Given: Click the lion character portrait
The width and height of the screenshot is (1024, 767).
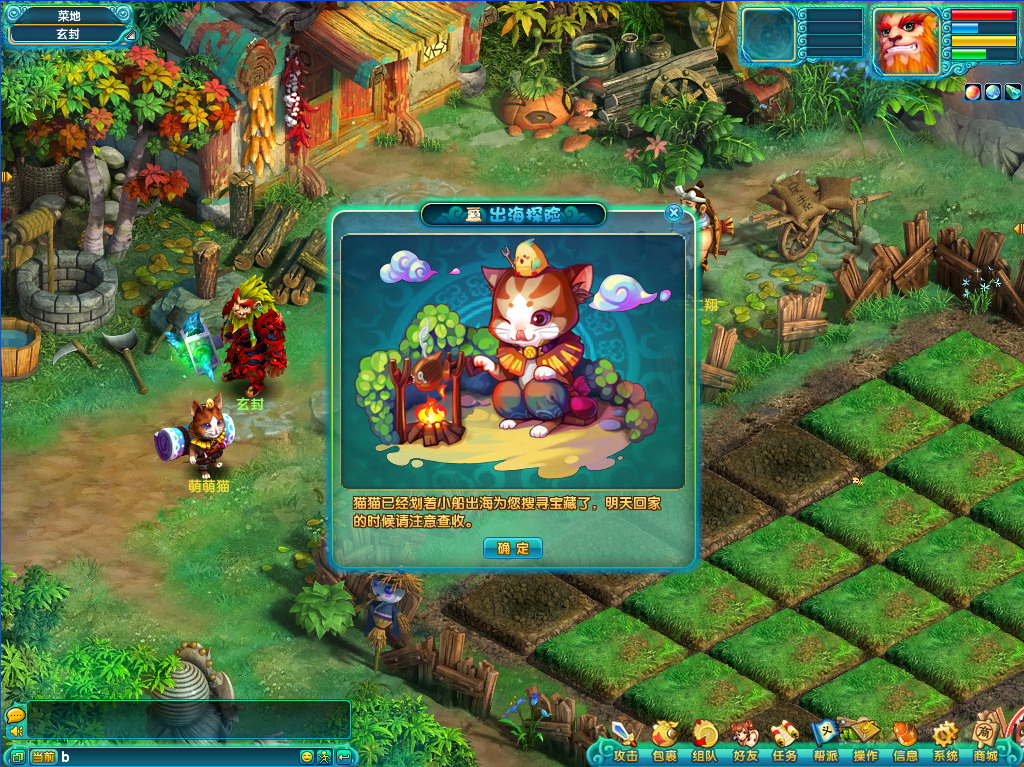Looking at the screenshot, I should click(x=906, y=41).
